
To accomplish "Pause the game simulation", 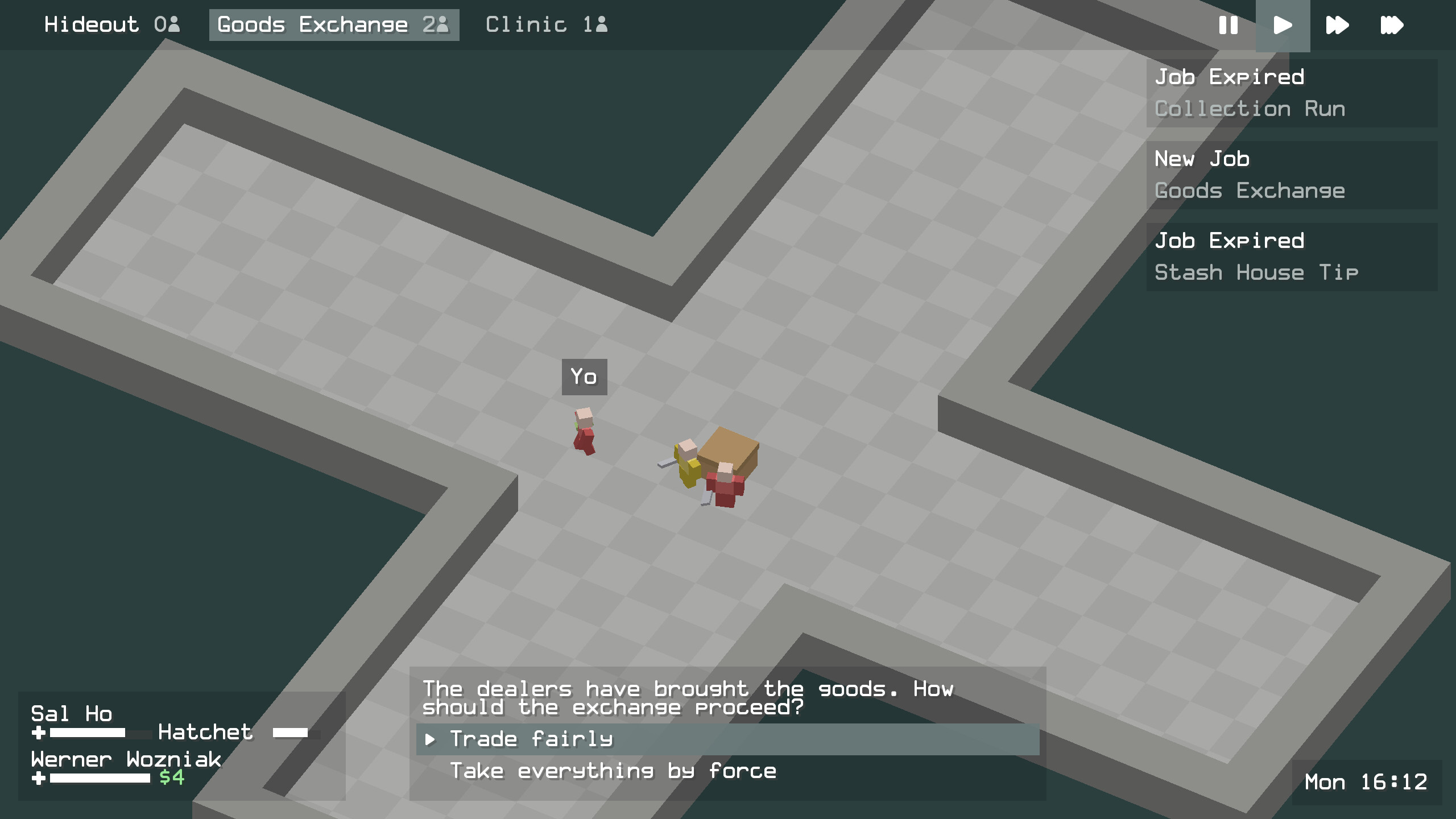I will [x=1228, y=25].
